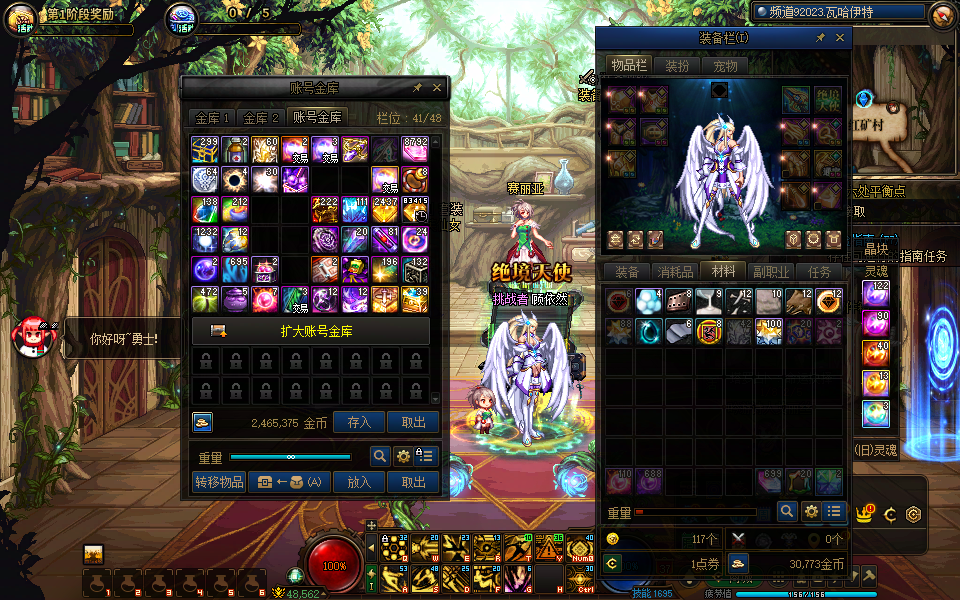Close the account vault window

point(435,88)
